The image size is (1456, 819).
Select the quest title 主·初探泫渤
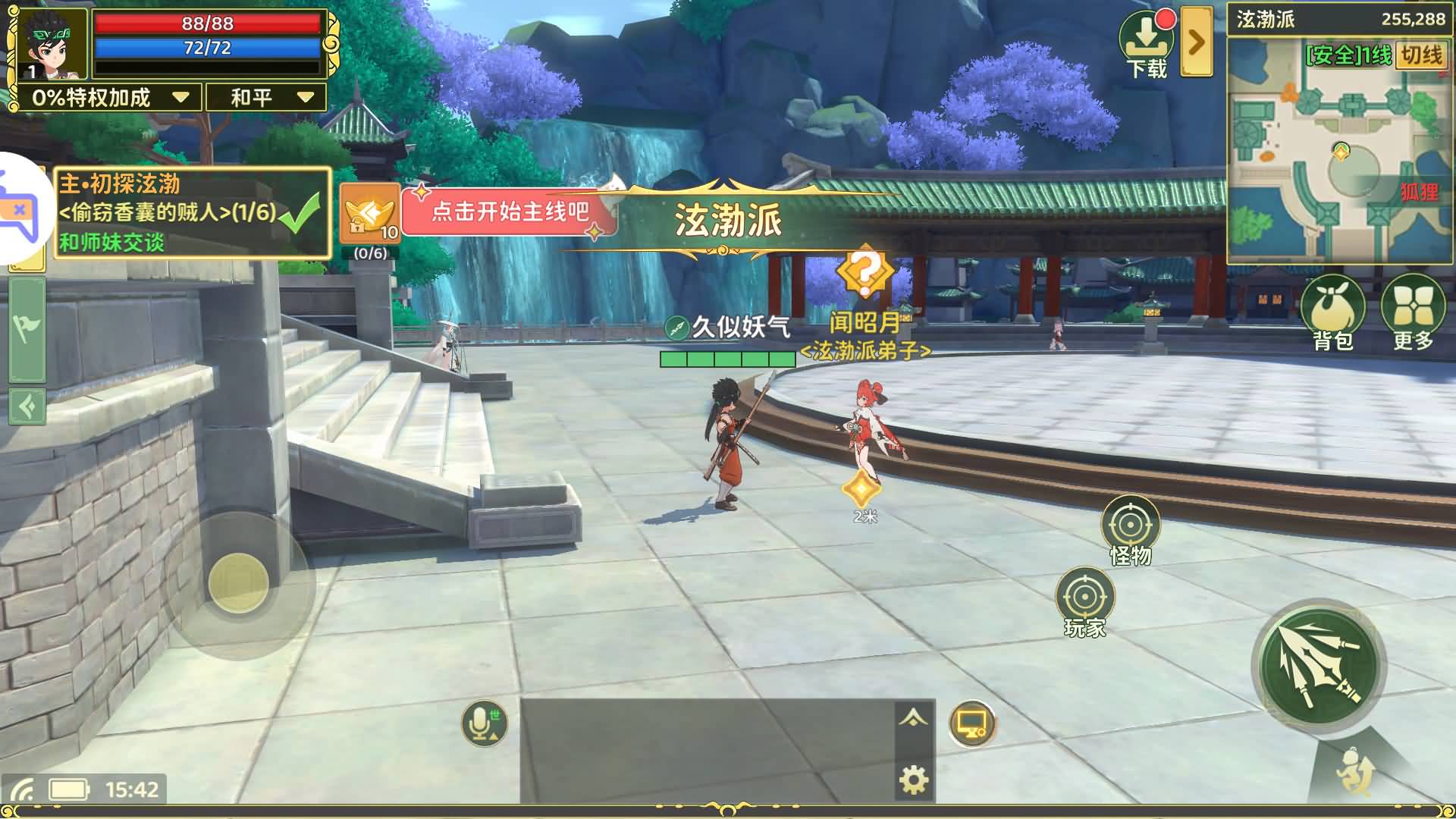(x=118, y=183)
